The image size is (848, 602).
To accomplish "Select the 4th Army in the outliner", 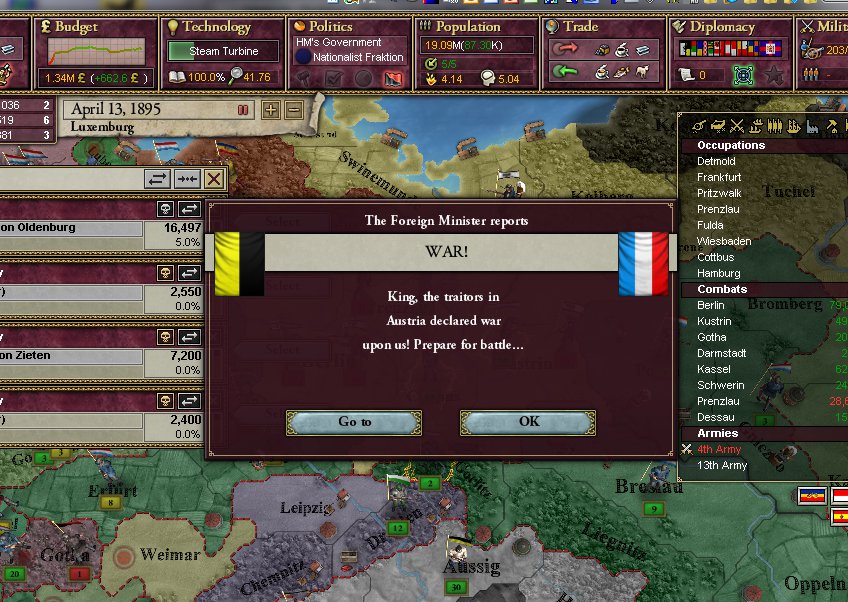I will click(x=720, y=449).
